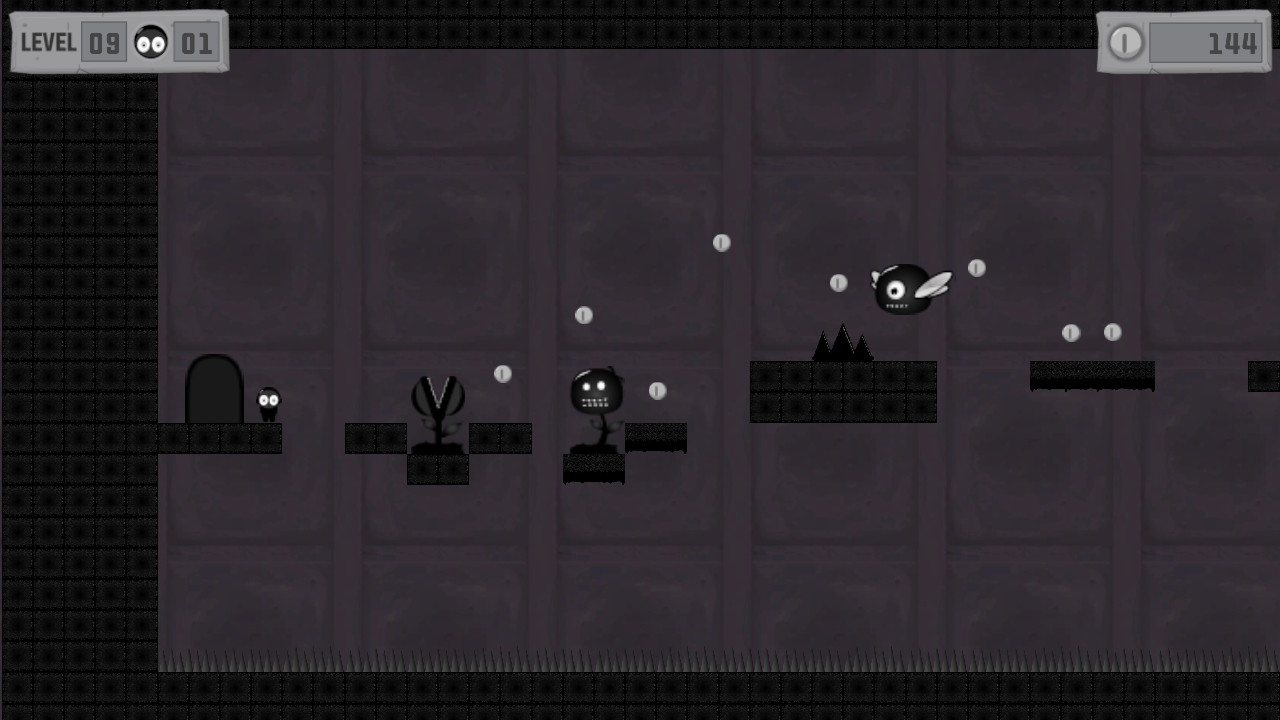Click the coin above the plant enemy
This screenshot has height=720, width=1280.
(x=503, y=374)
